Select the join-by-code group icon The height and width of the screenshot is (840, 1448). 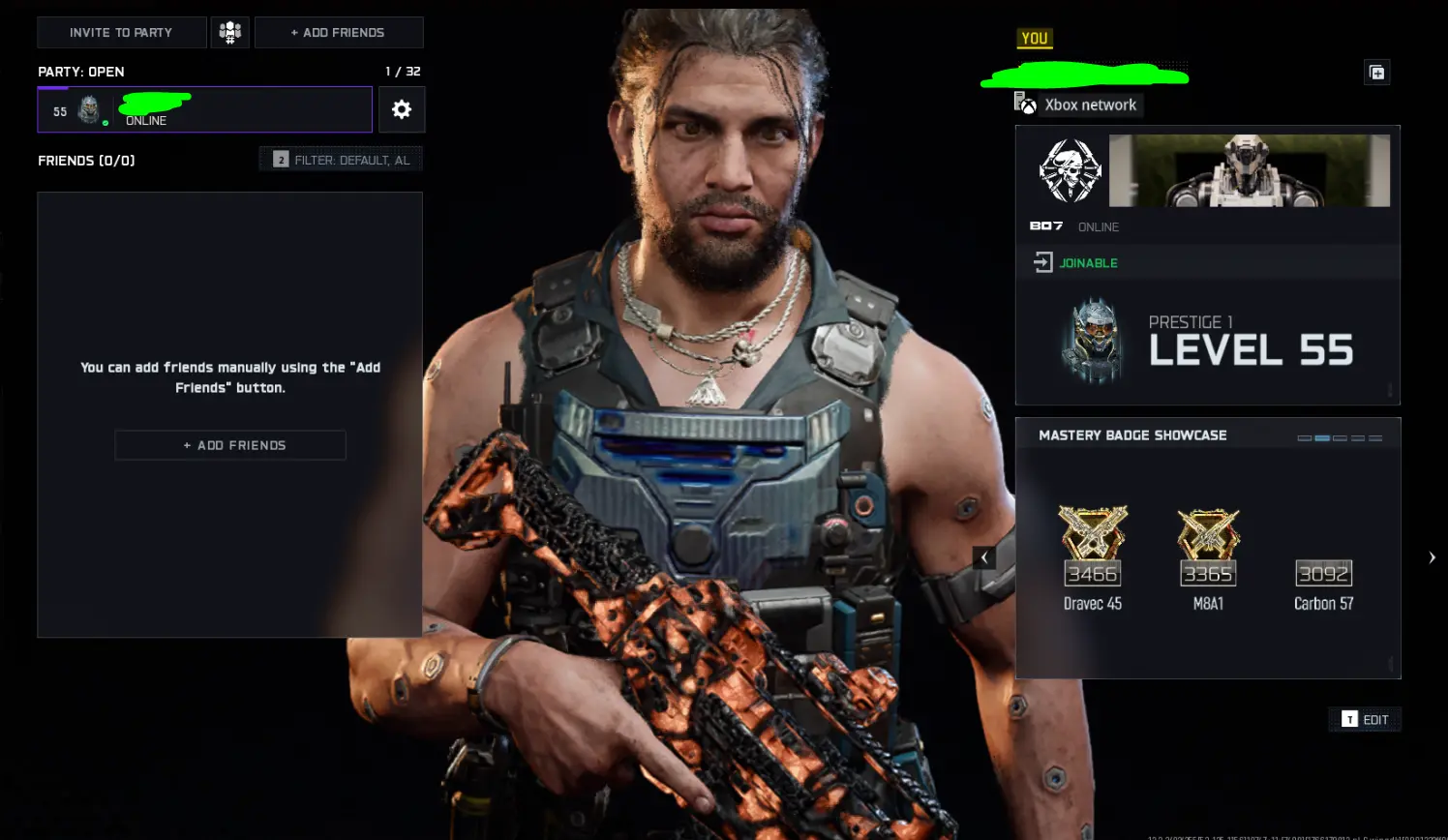pos(229,32)
